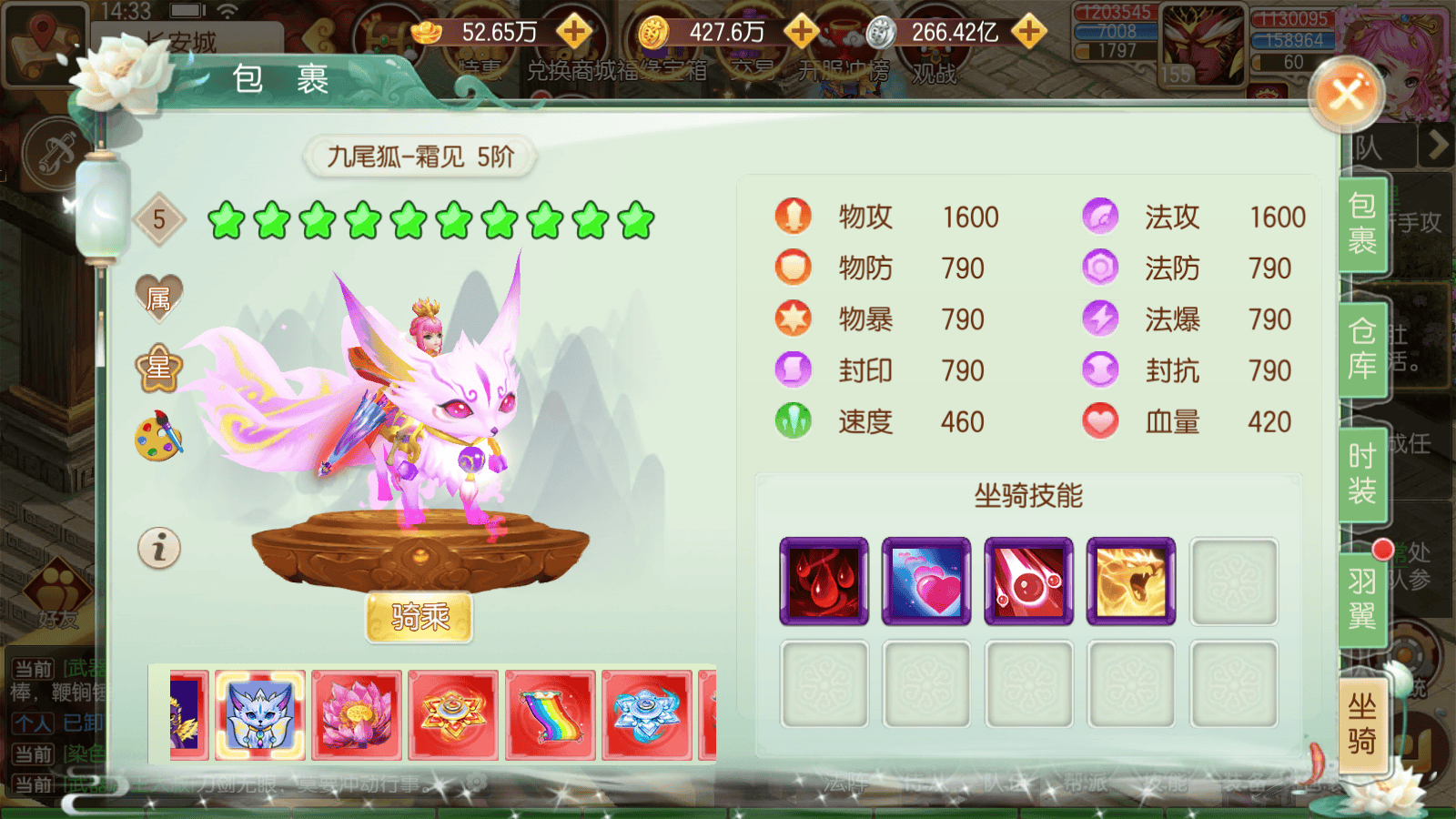Click the plus next to 266.42亿 silver
The width and height of the screenshot is (1456, 819).
tap(1028, 30)
